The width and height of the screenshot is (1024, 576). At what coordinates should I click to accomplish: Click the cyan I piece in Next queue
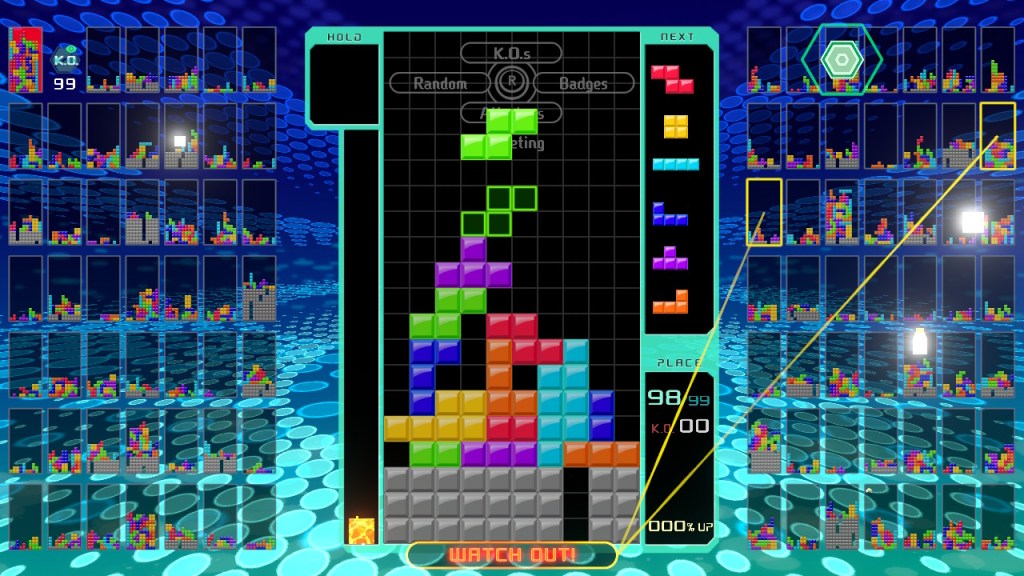(676, 164)
